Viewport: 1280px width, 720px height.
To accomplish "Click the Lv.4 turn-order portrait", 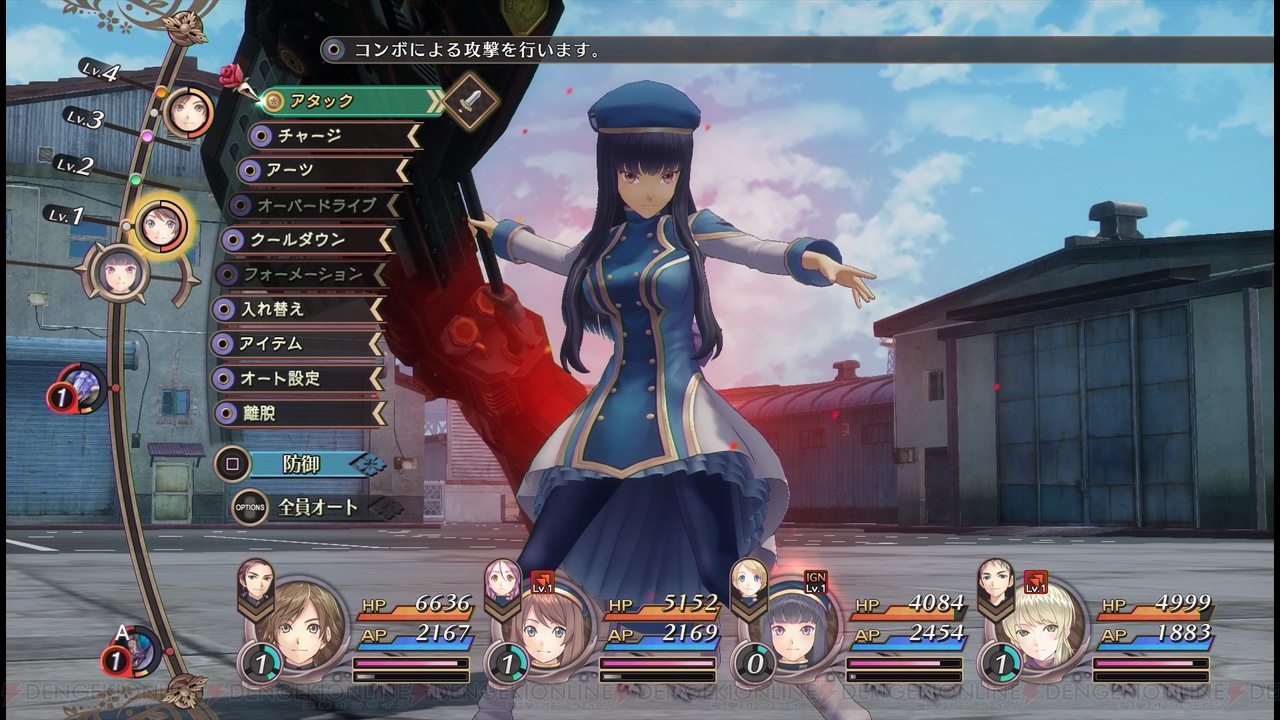I will click(187, 111).
